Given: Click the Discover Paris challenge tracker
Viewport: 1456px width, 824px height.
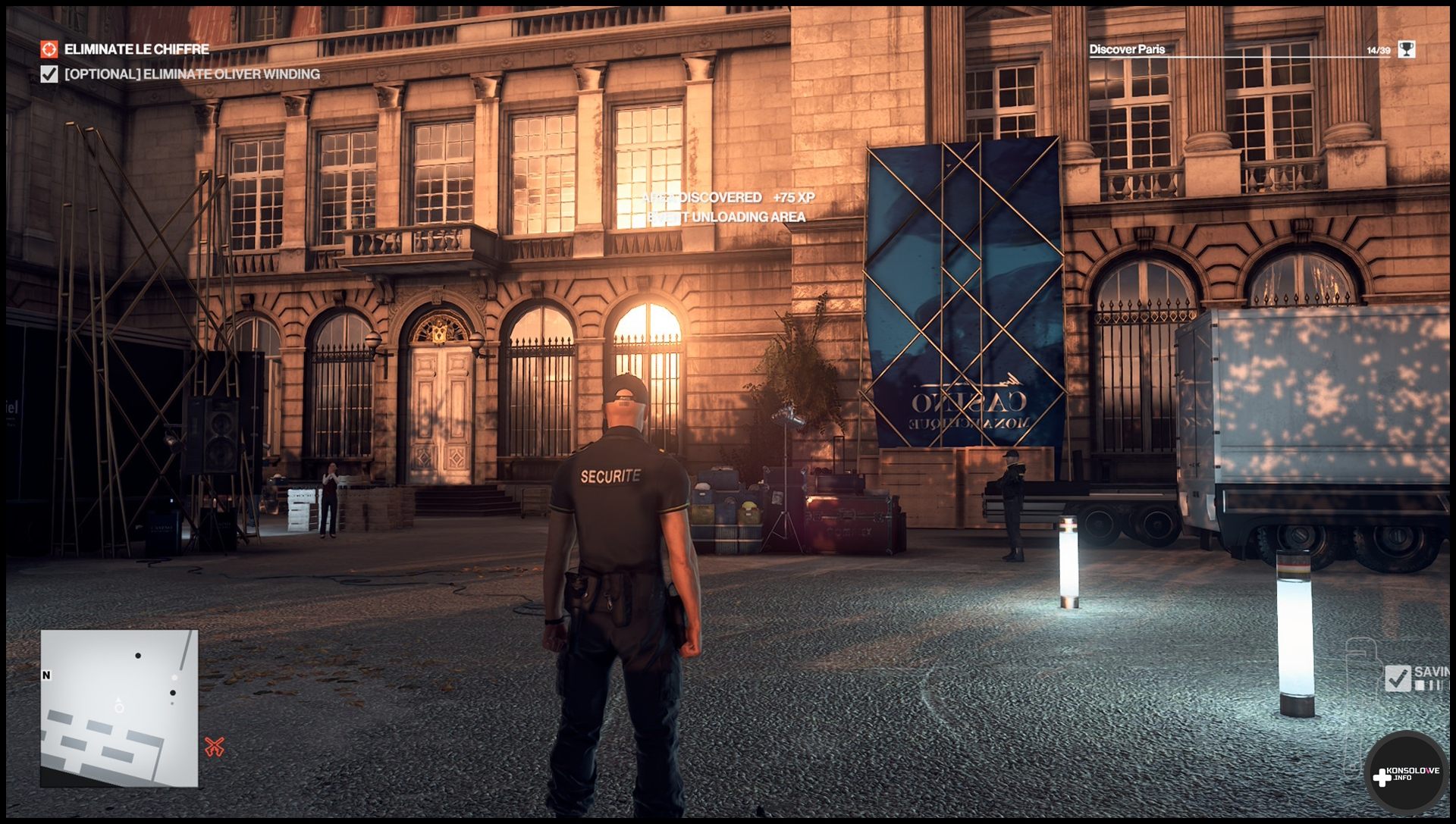Looking at the screenshot, I should [1127, 49].
